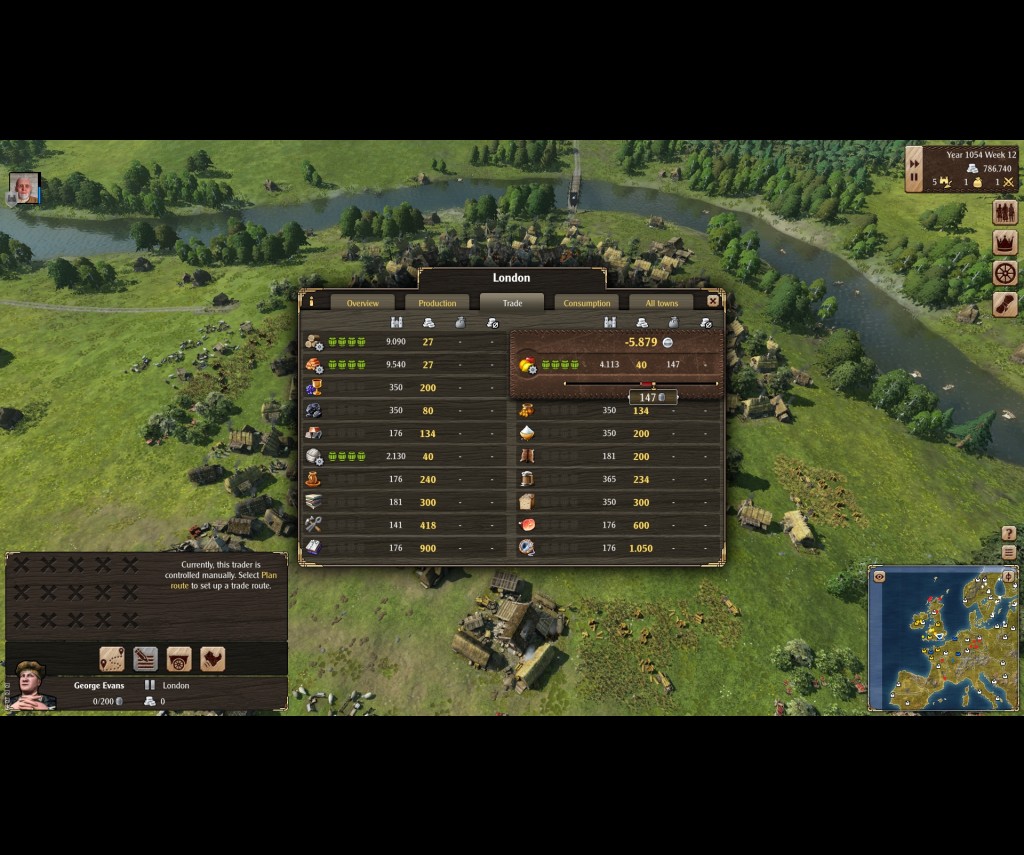
Task: Activate the fast-forward game speed button
Action: 914,162
